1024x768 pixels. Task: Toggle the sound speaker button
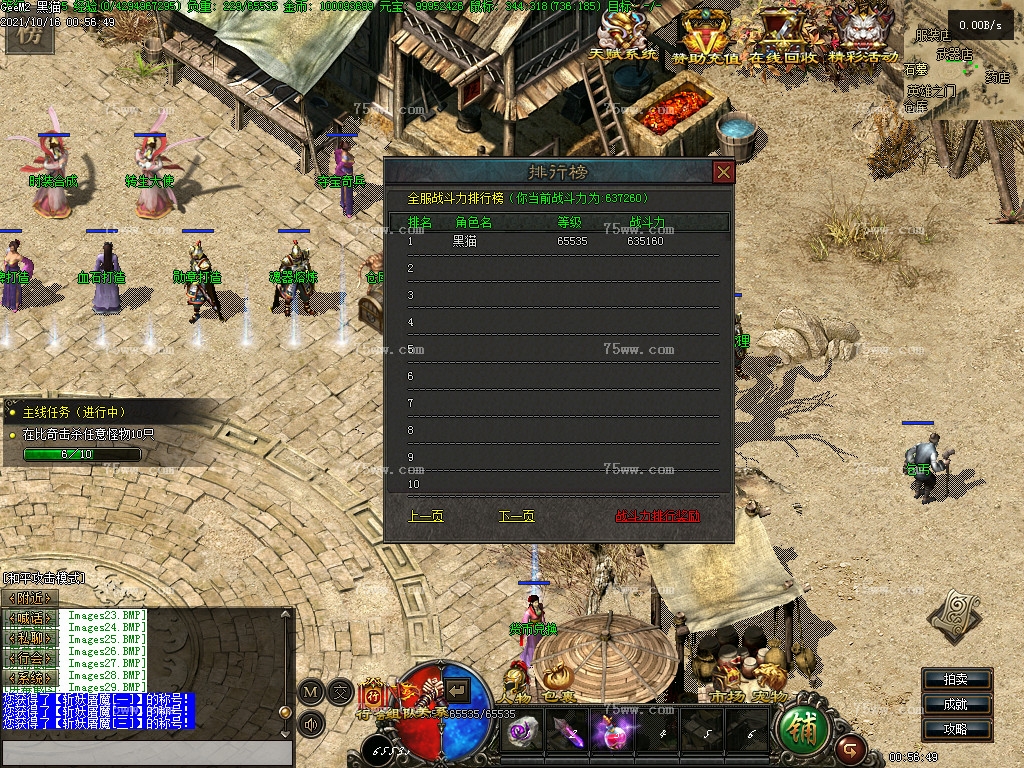point(309,723)
